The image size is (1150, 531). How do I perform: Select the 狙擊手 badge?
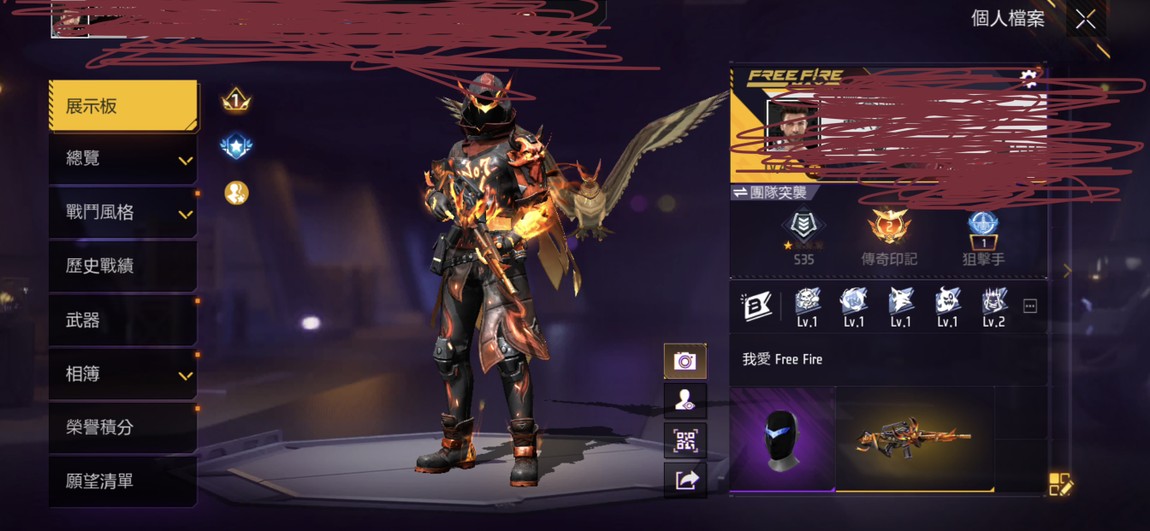pos(983,238)
